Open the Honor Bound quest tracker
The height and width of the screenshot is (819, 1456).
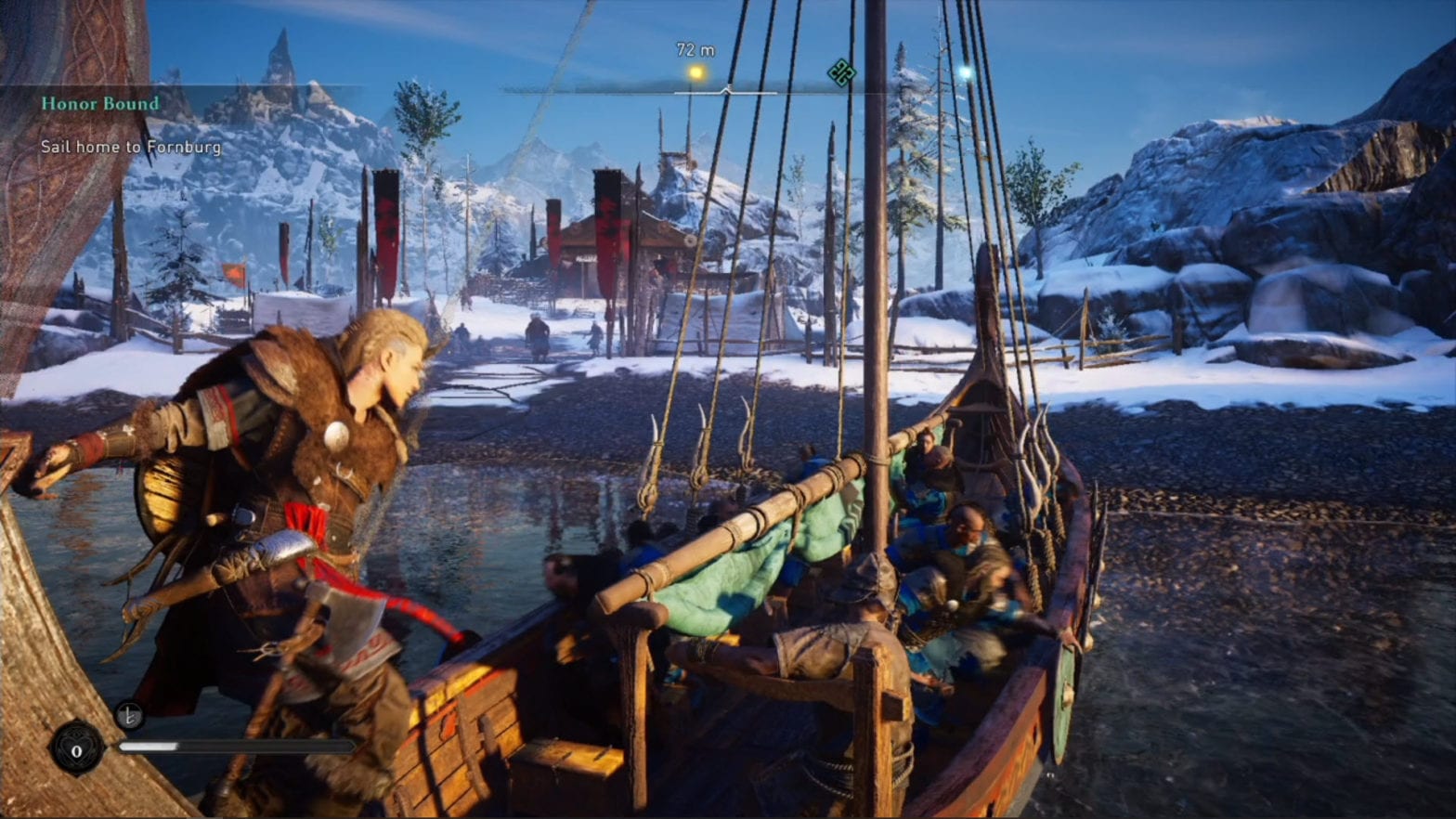100,104
